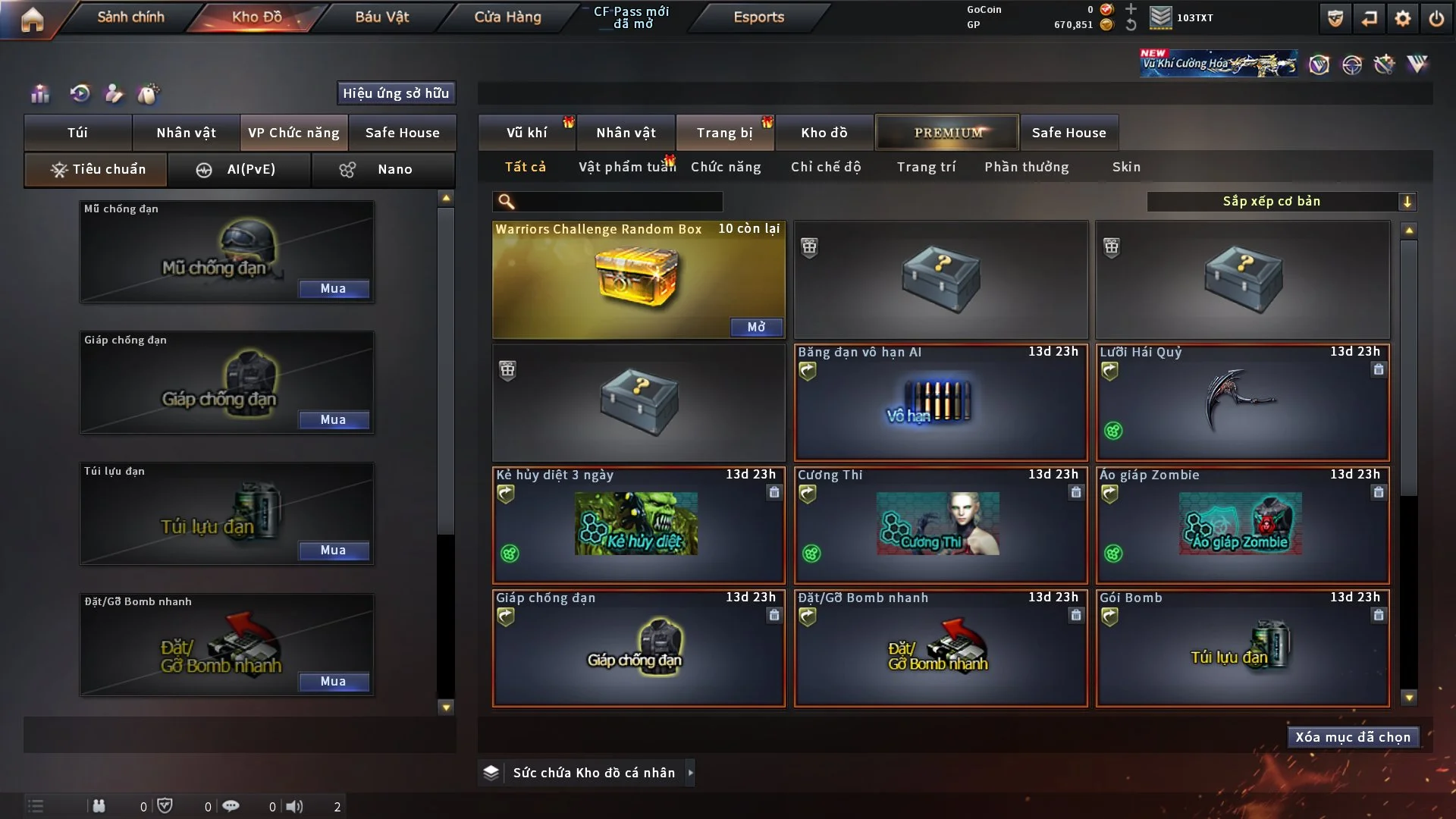The height and width of the screenshot is (819, 1456).
Task: Switch to the Báu Vật tab
Action: [x=381, y=17]
